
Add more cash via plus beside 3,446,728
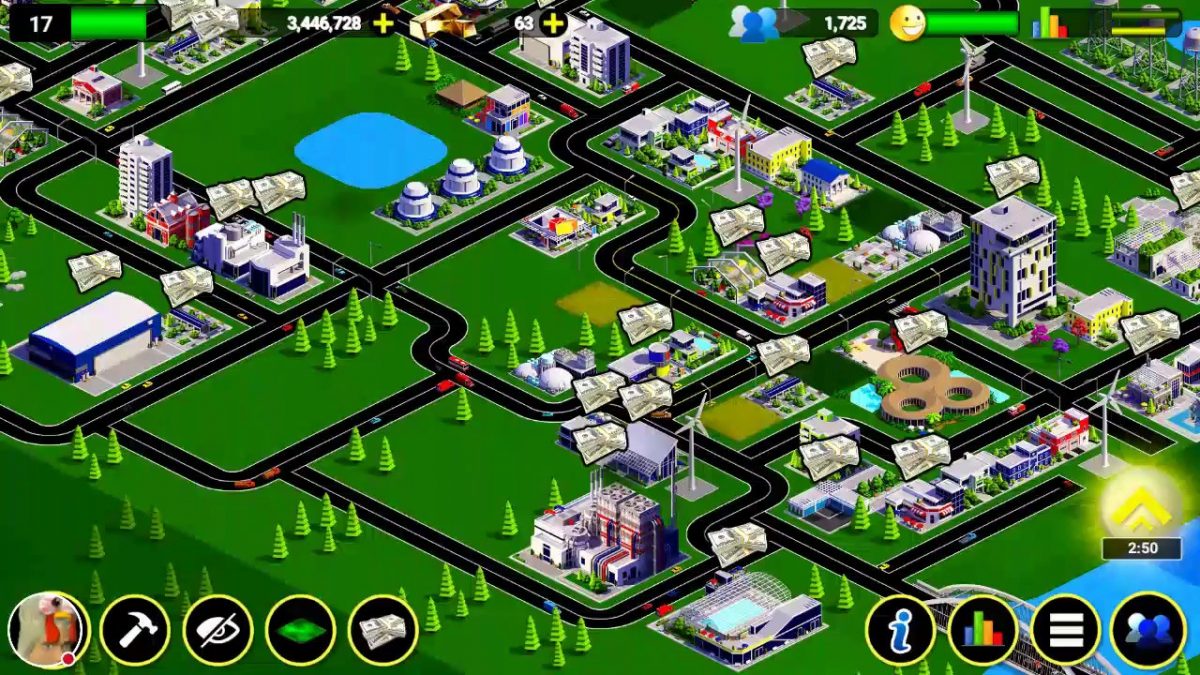[383, 23]
